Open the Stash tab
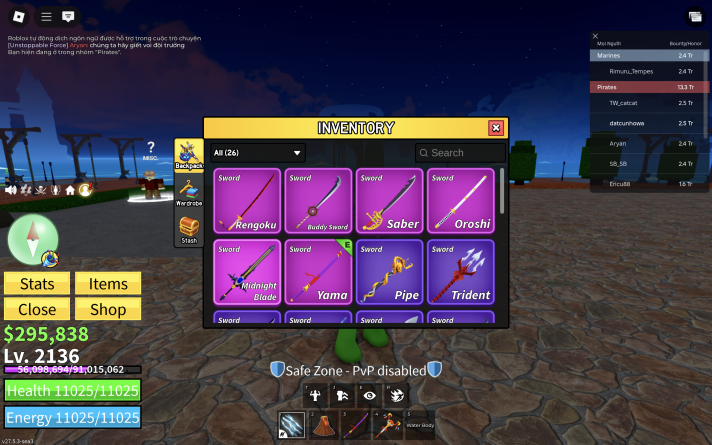 [188, 229]
